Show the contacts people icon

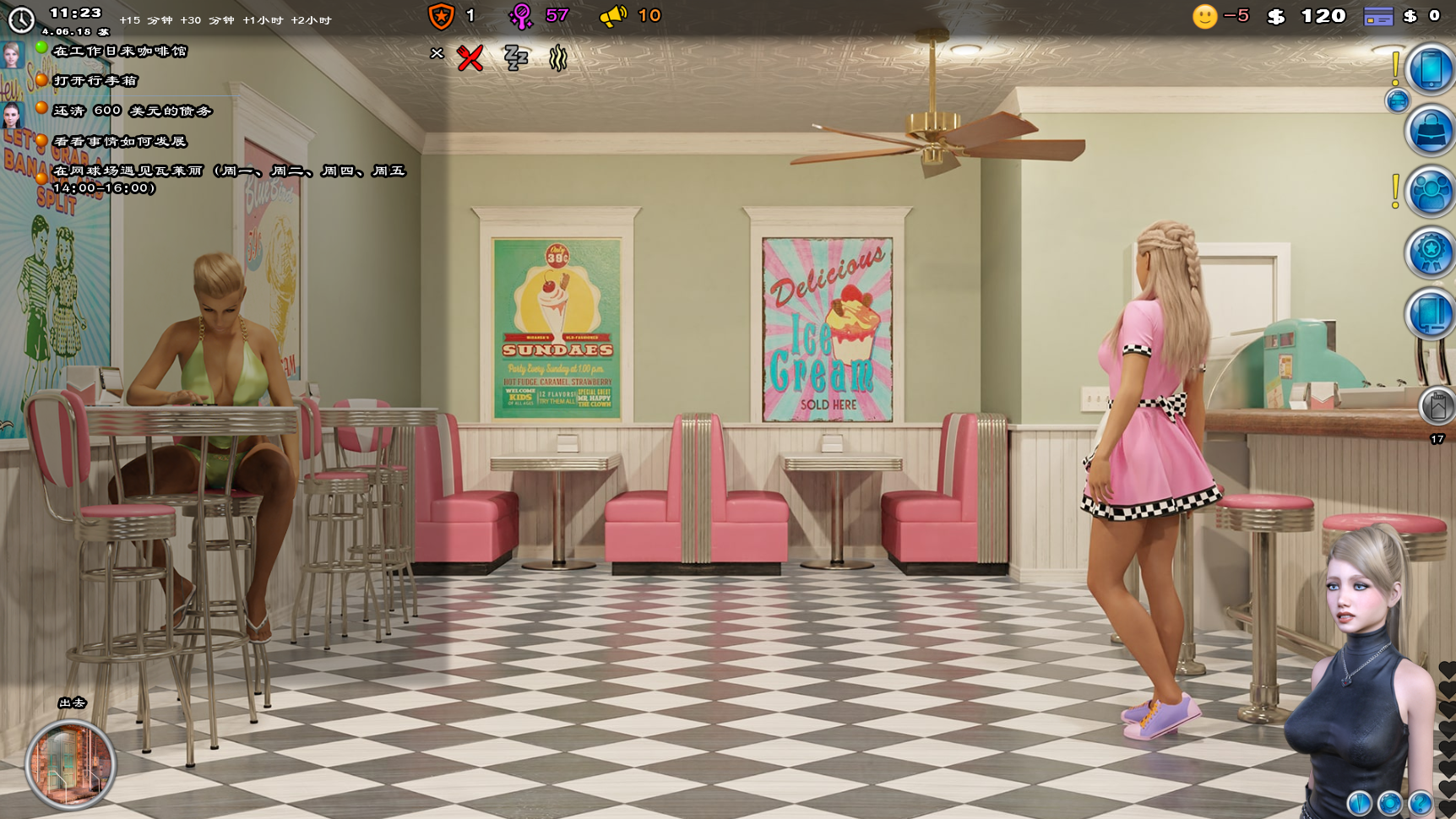coord(1430,193)
